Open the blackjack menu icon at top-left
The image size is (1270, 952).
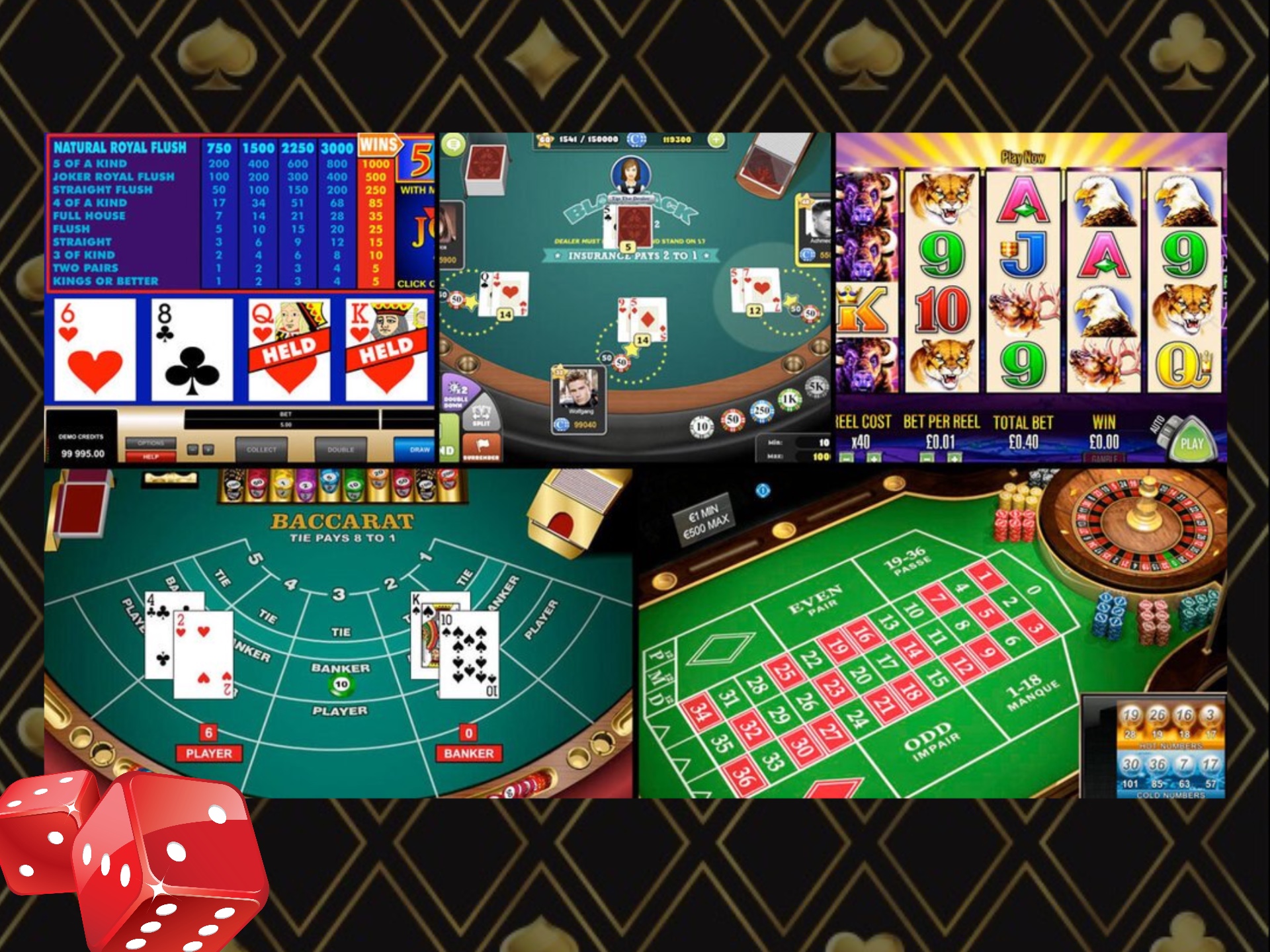[x=454, y=144]
